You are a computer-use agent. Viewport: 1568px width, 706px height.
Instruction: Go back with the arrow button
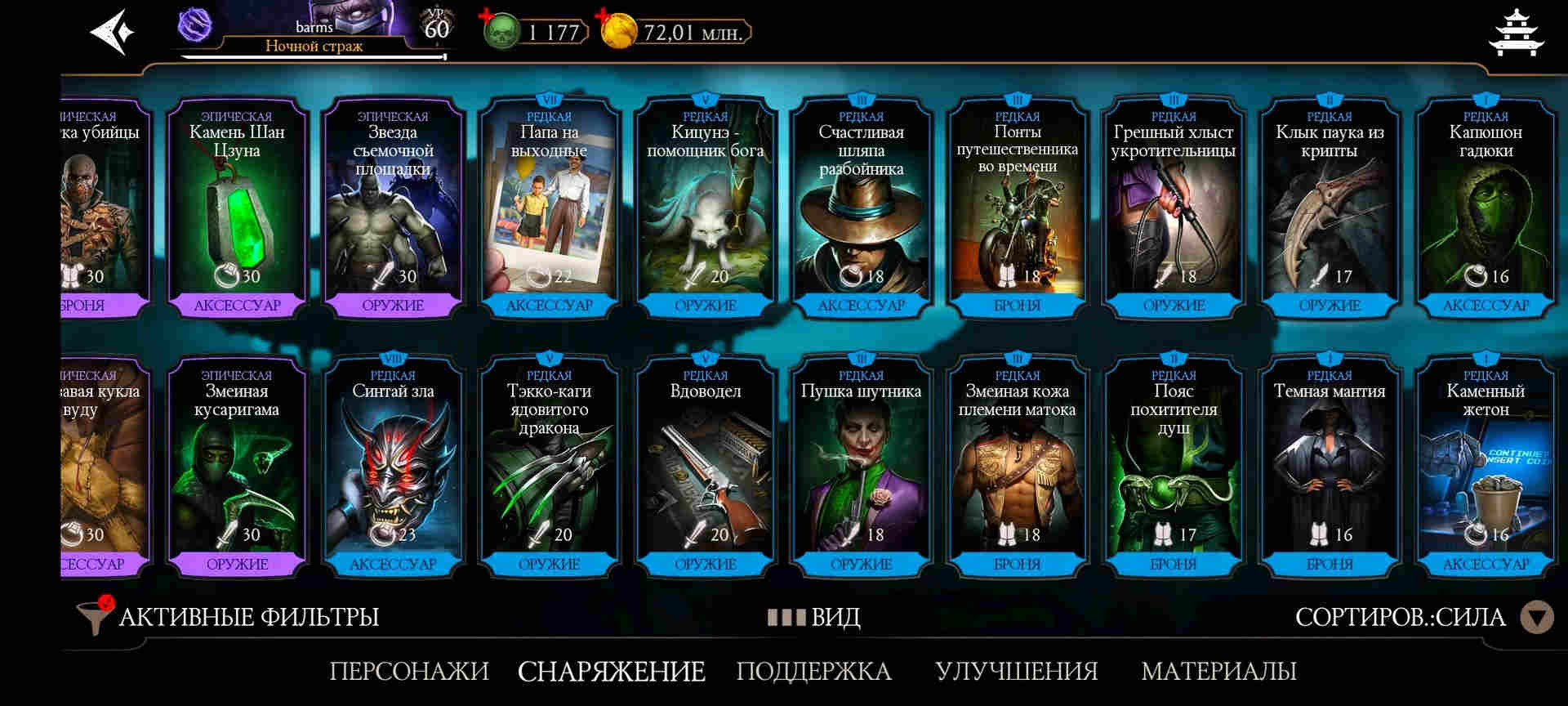(x=112, y=33)
